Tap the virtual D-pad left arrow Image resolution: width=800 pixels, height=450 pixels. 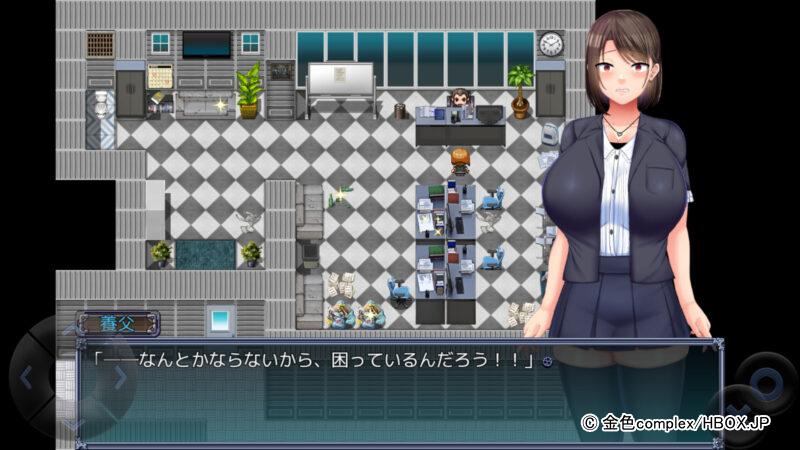pos(27,378)
